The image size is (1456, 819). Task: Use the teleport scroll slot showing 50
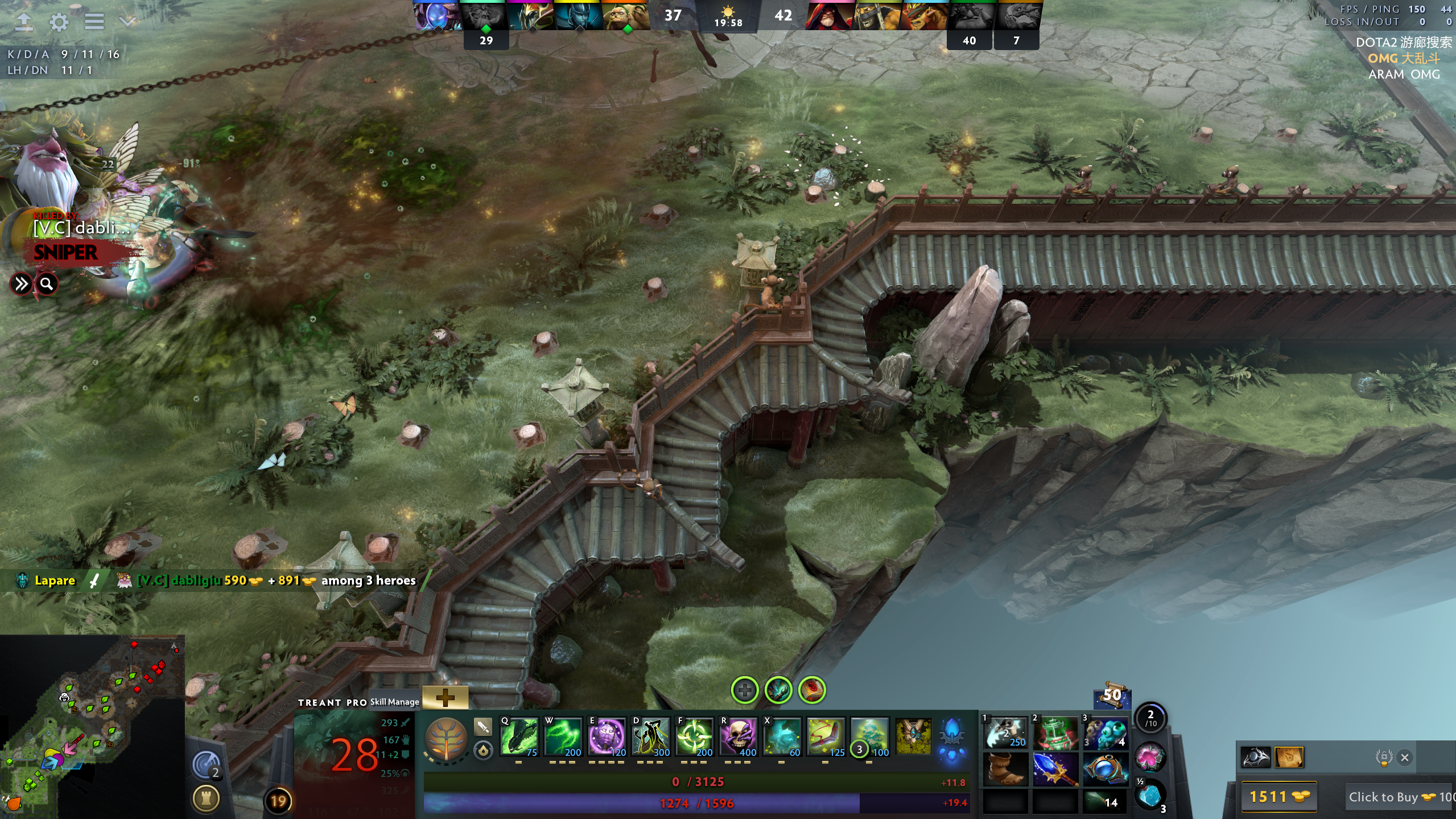tap(1111, 696)
